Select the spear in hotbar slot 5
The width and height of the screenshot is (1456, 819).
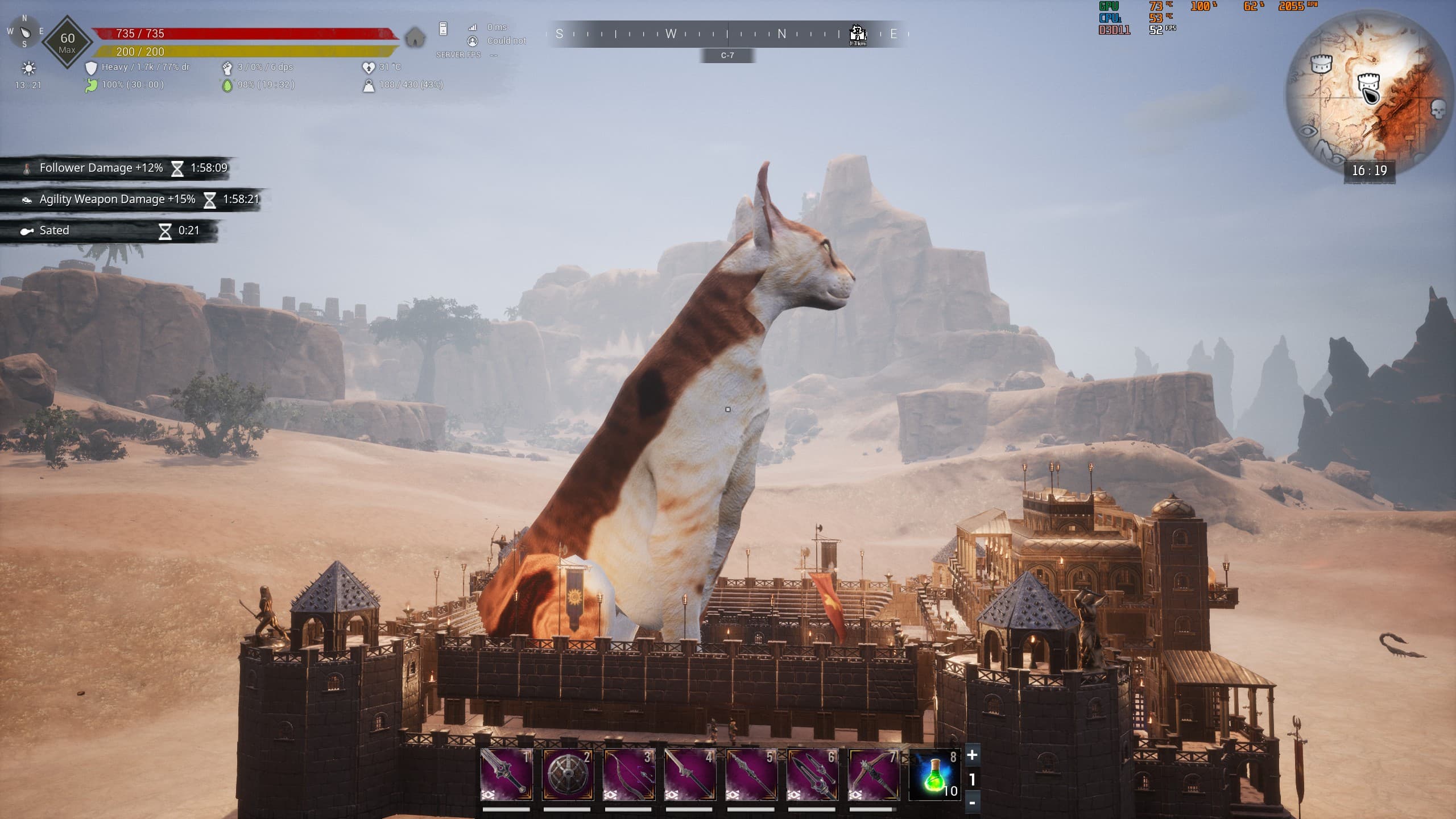click(751, 774)
